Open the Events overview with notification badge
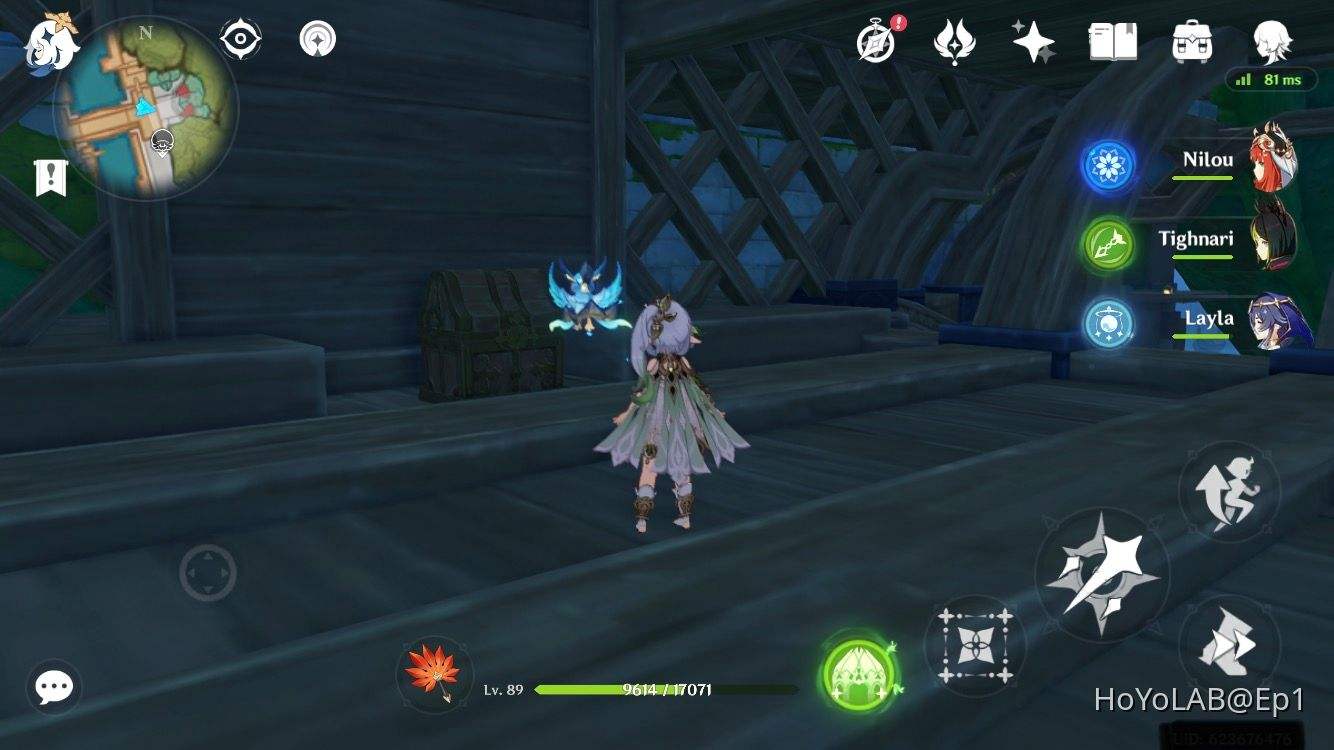 click(874, 42)
